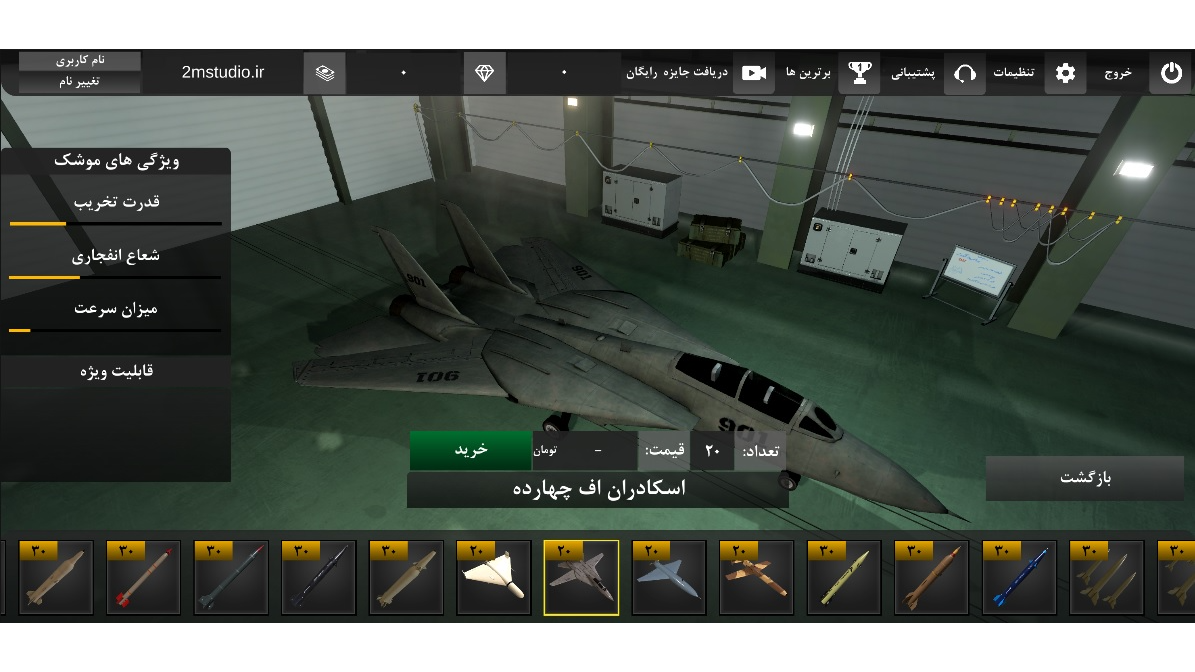Select the highlighted F-14 jet thumbnail
Screen dimensions: 1195x672
581,578
